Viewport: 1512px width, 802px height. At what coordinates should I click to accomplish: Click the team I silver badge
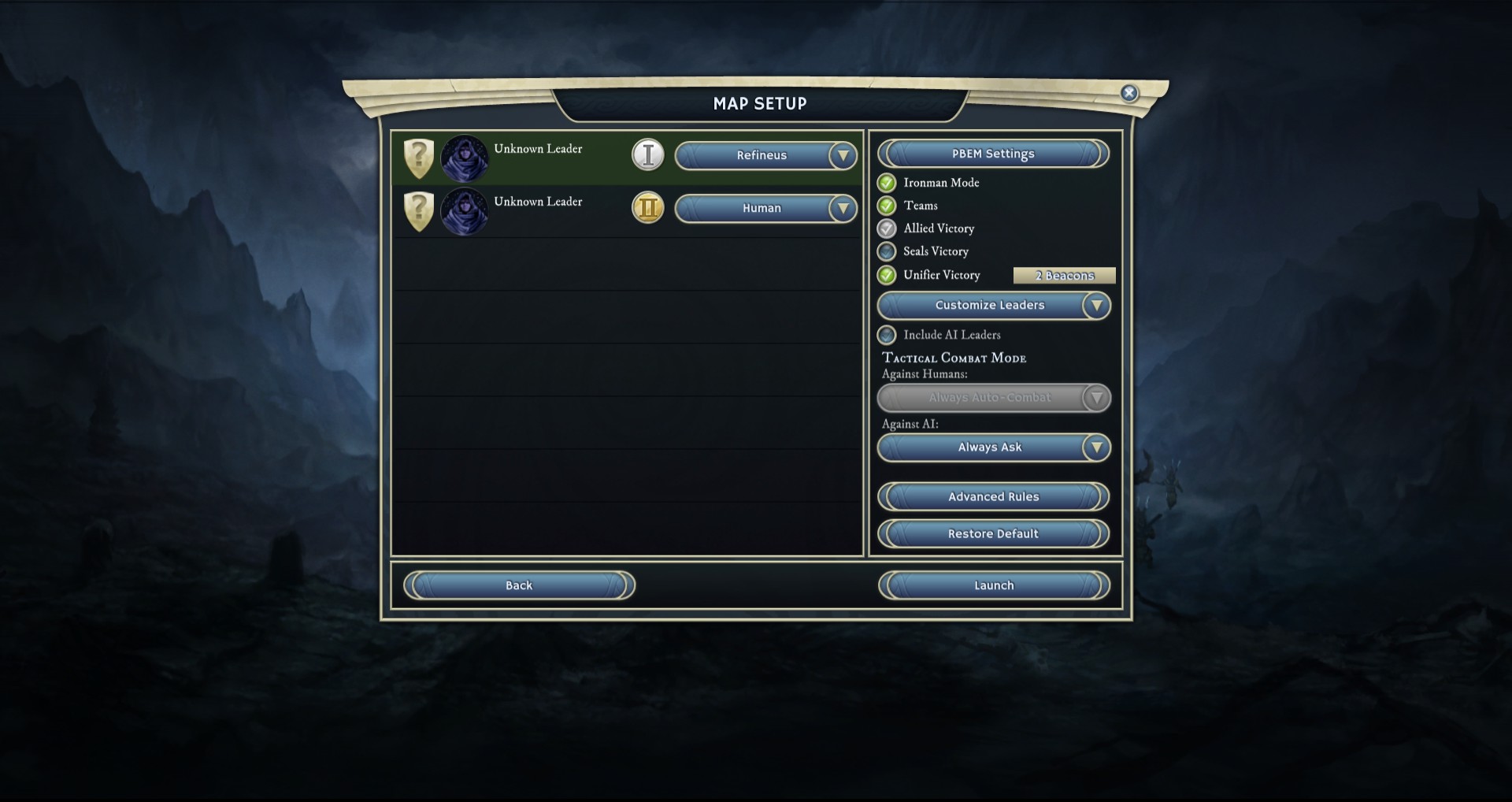(648, 155)
